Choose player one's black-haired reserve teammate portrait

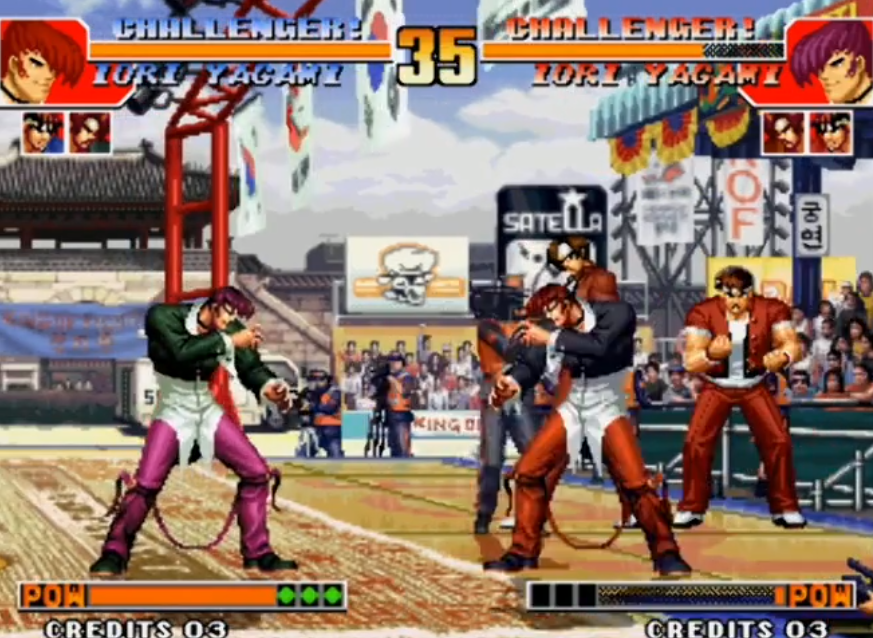point(43,133)
